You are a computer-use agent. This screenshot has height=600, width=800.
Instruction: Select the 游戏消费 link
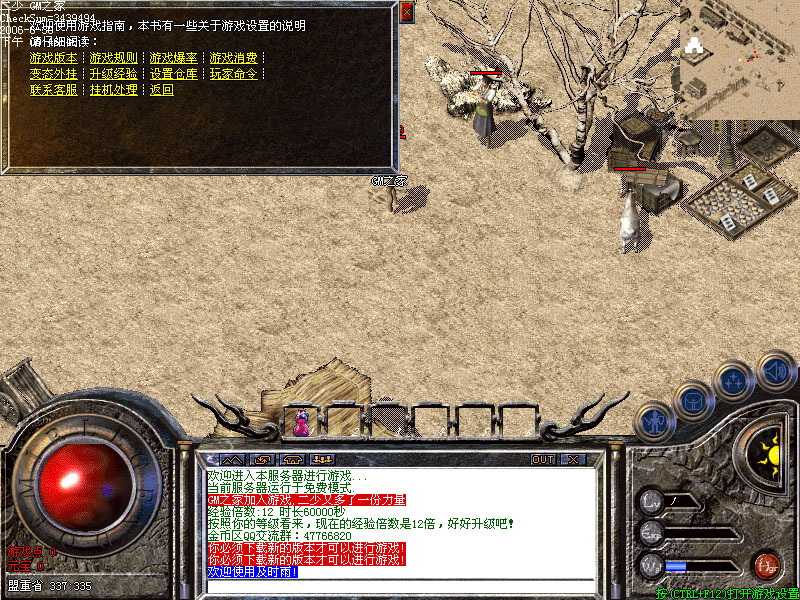[x=233, y=58]
